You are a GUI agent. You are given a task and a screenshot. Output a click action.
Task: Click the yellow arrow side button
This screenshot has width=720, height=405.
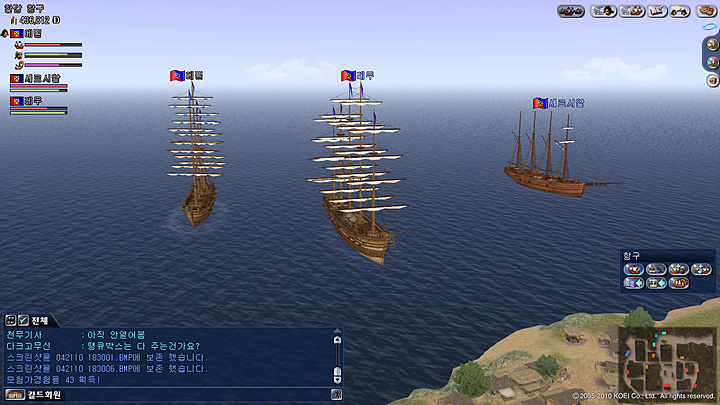(713, 44)
